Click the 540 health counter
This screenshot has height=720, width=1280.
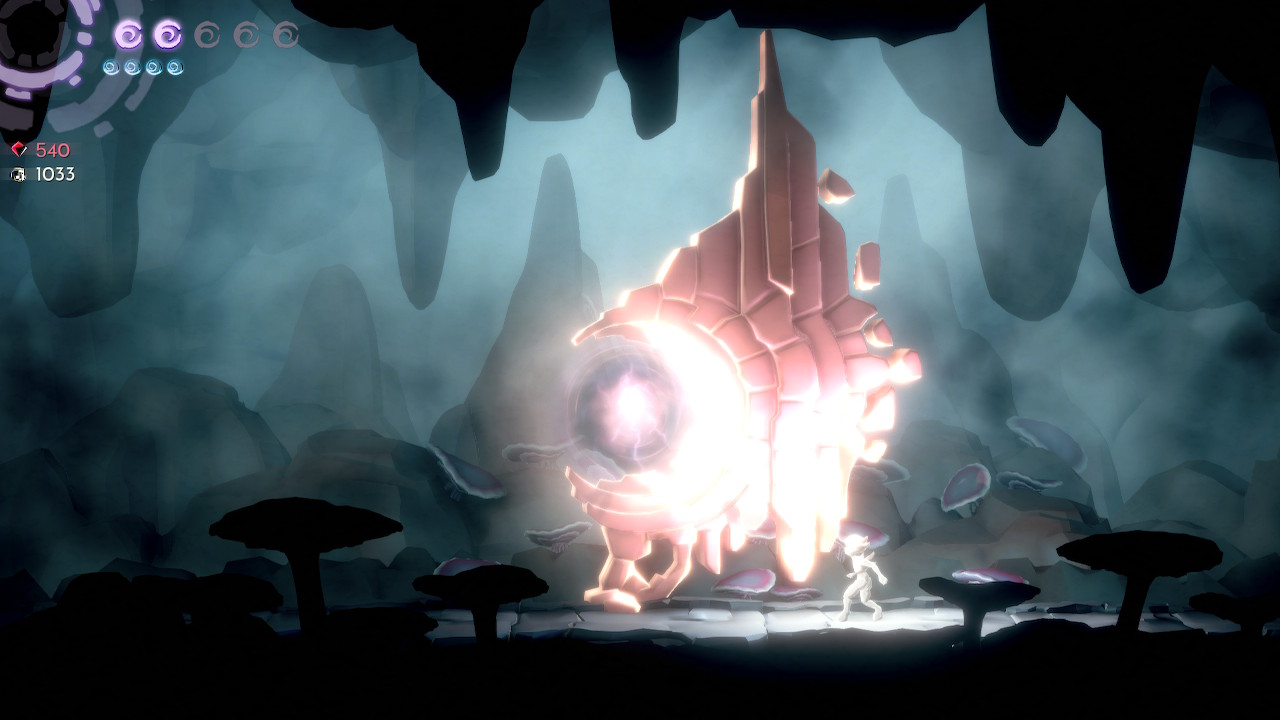[52, 148]
